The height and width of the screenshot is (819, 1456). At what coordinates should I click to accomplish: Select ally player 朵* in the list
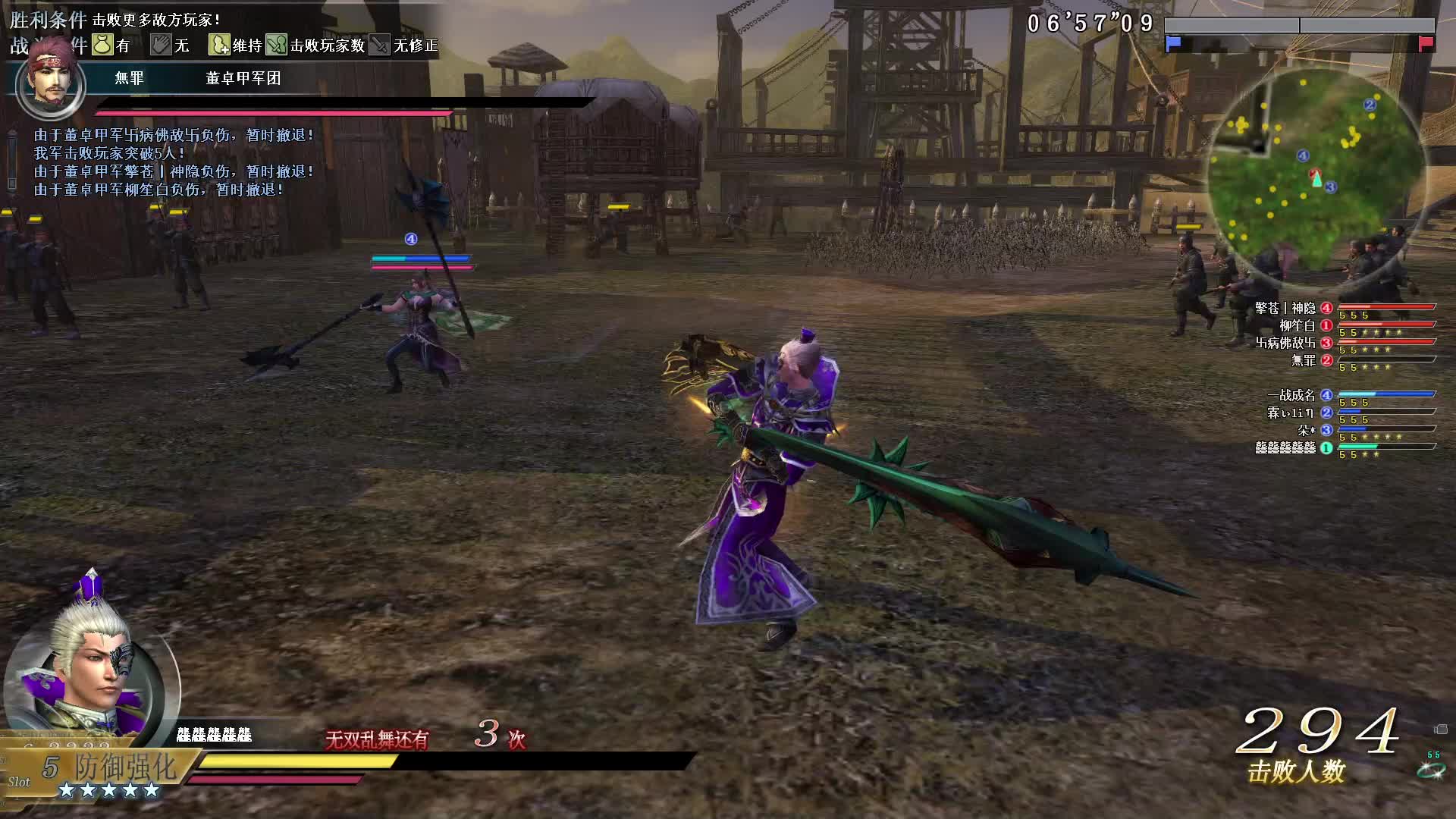[1306, 430]
